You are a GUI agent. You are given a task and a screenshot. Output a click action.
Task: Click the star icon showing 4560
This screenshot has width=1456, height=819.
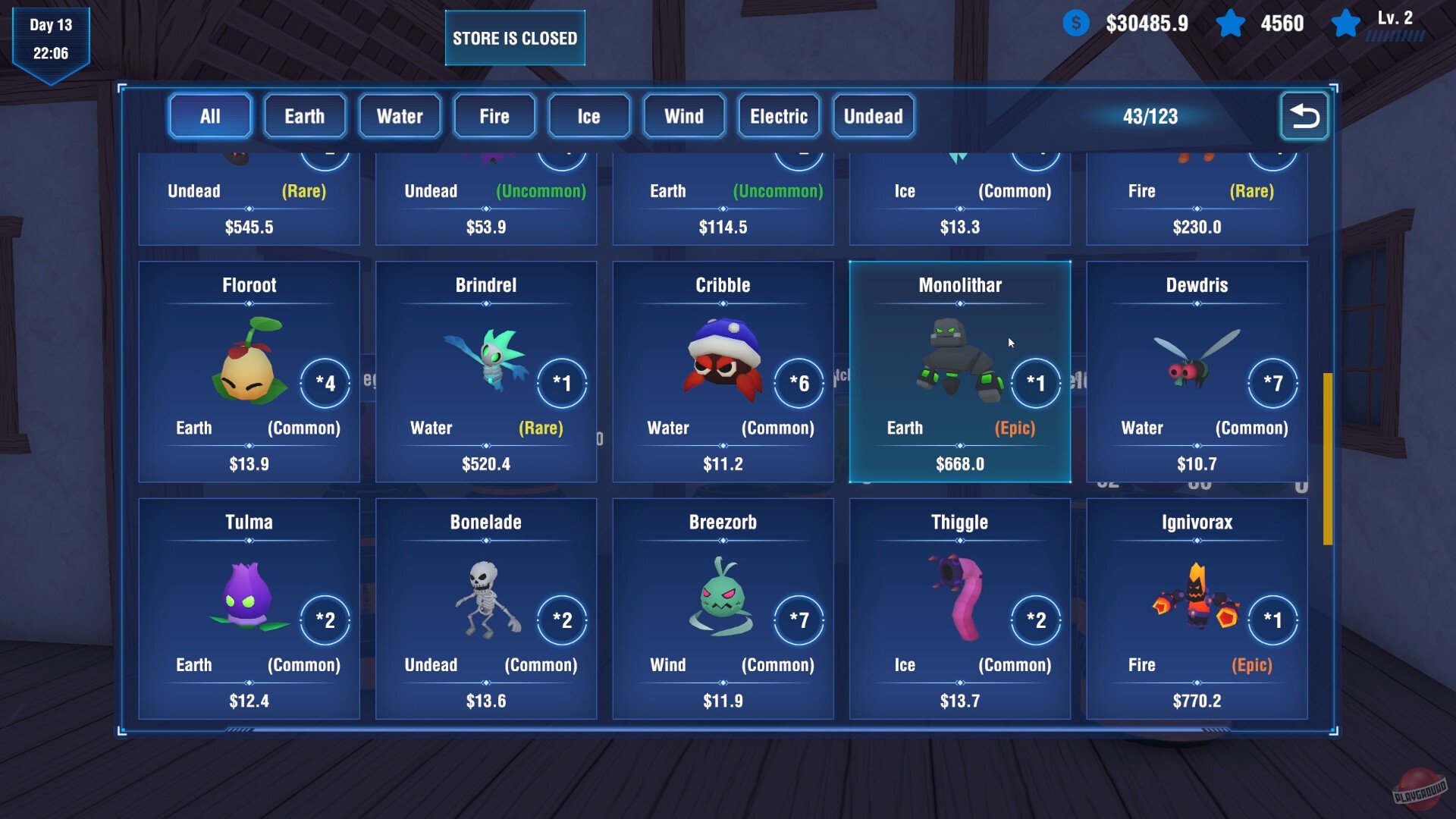point(1232,24)
